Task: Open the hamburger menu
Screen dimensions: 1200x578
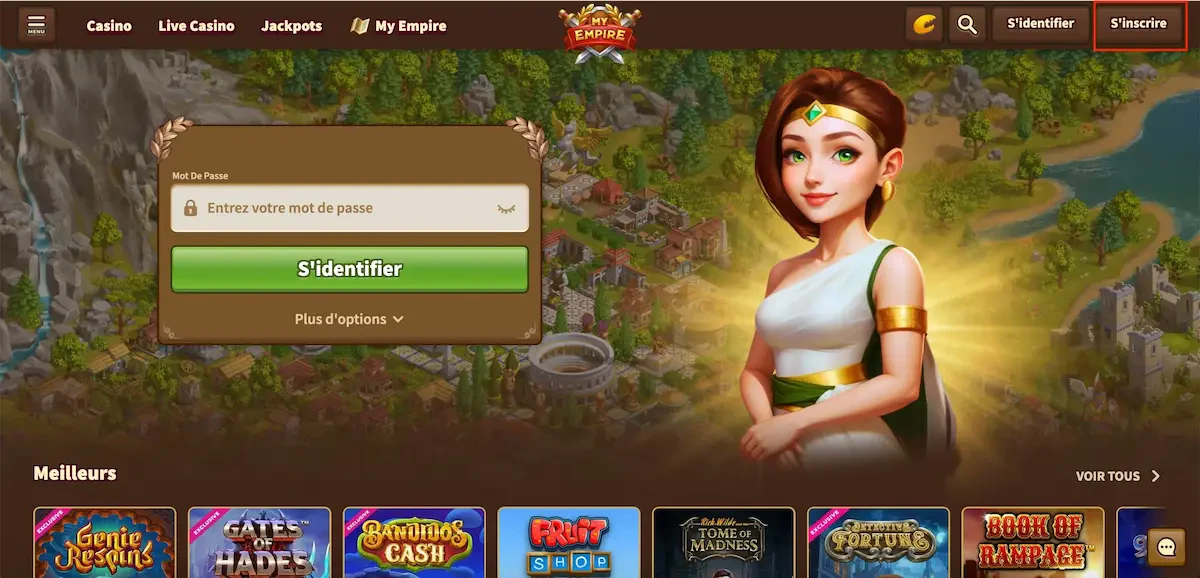Action: 37,24
